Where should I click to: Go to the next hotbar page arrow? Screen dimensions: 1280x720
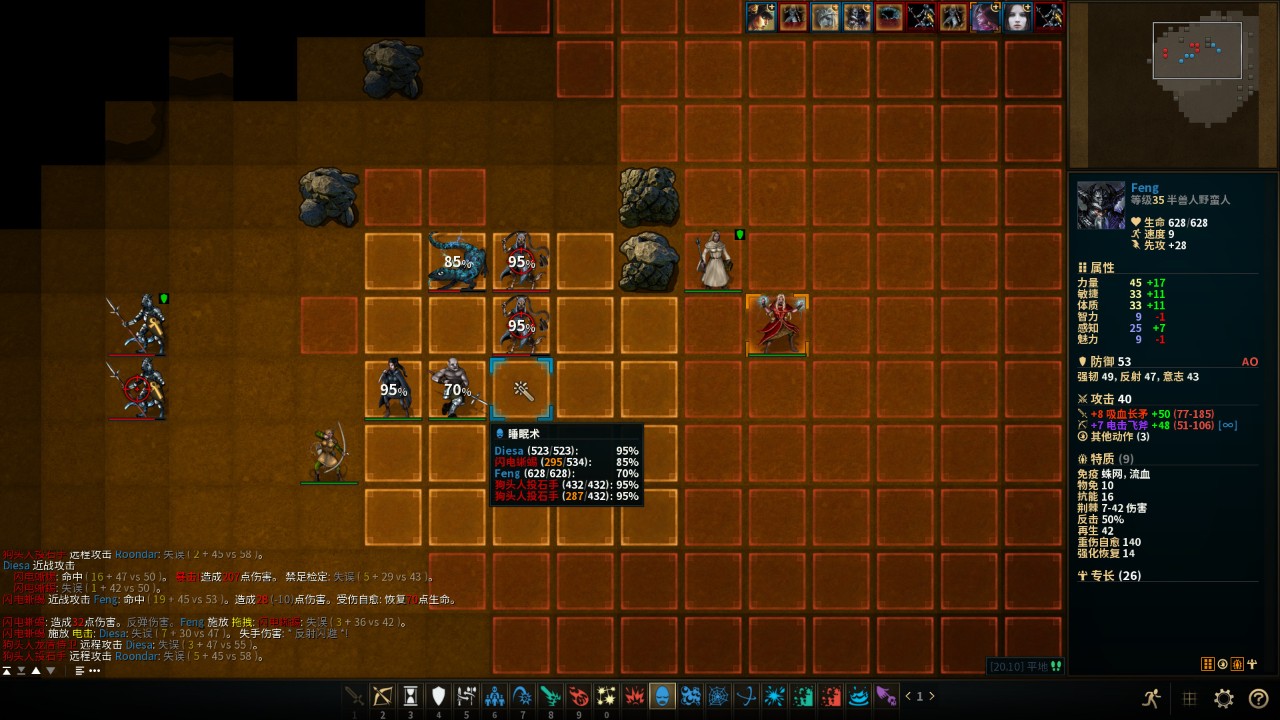pos(933,696)
